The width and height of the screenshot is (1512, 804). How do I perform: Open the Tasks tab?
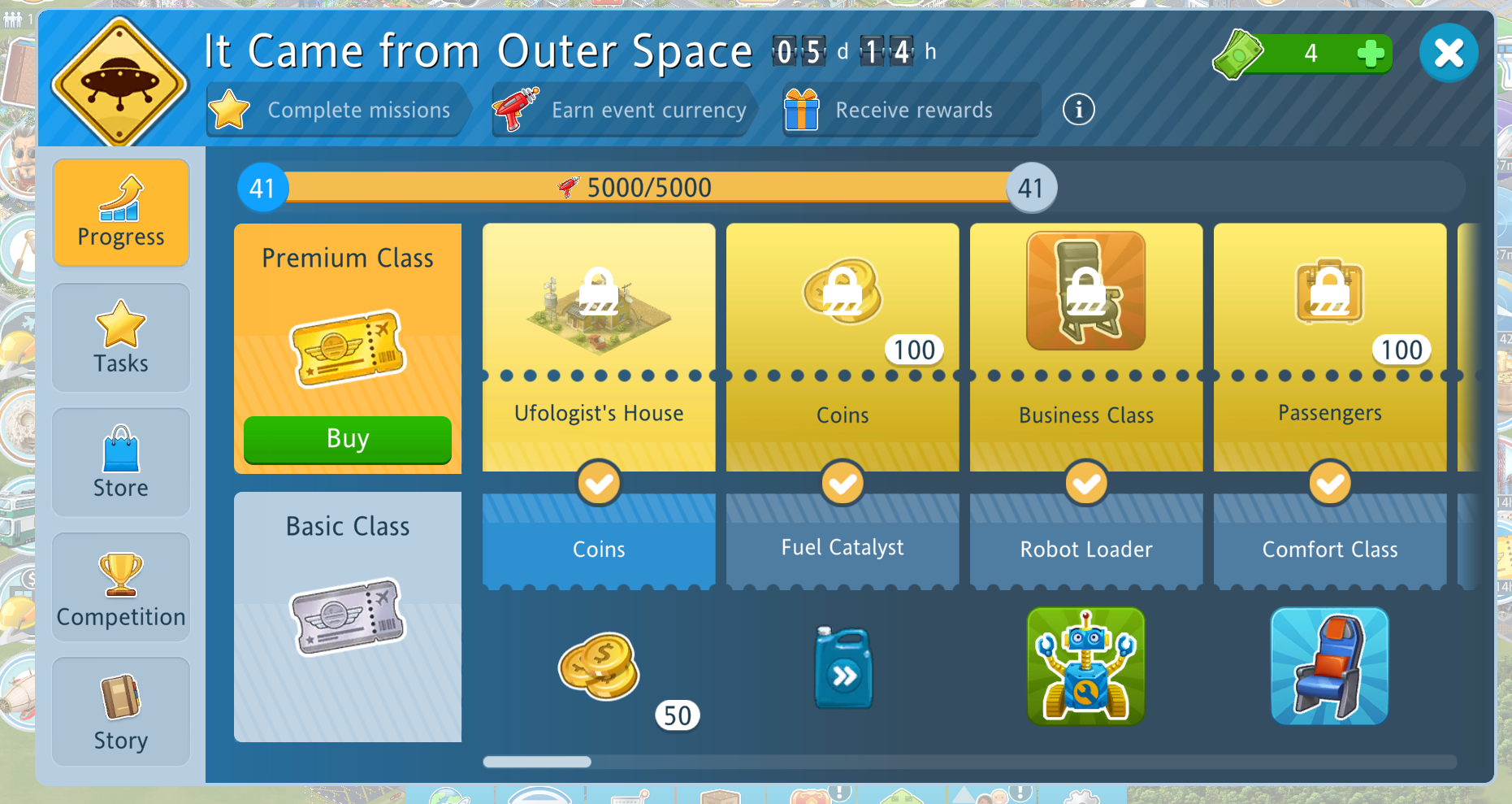[121, 337]
